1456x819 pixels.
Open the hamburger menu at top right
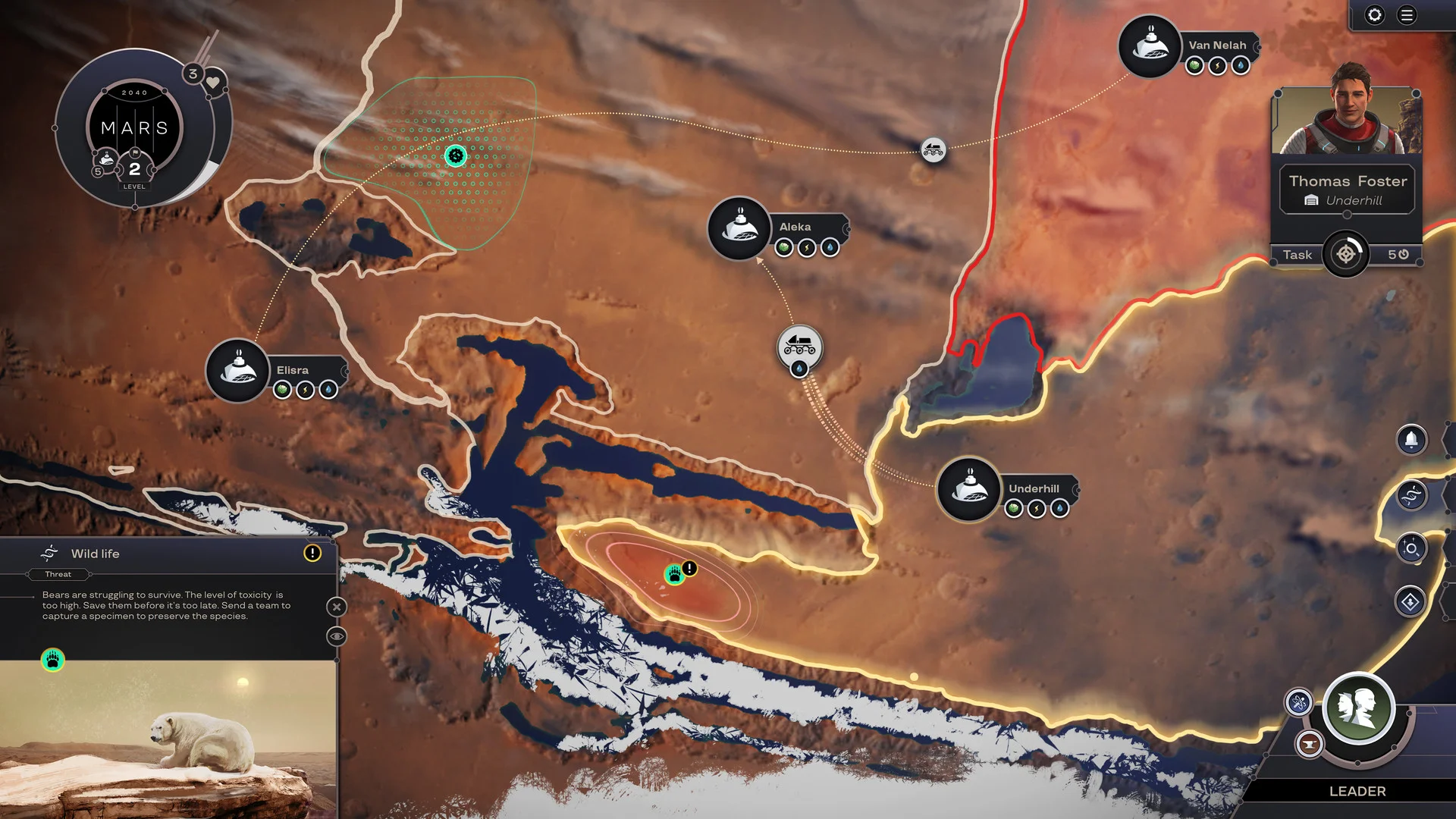click(1405, 14)
